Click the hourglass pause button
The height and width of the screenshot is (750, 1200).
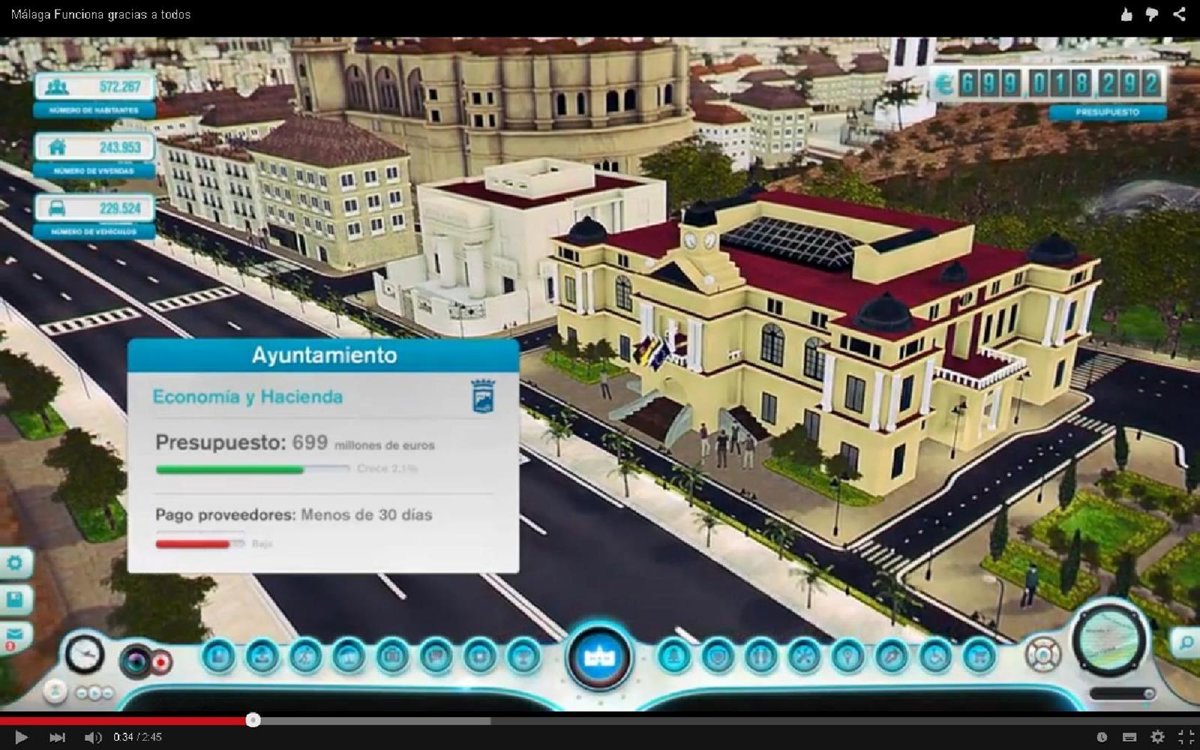click(x=57, y=690)
